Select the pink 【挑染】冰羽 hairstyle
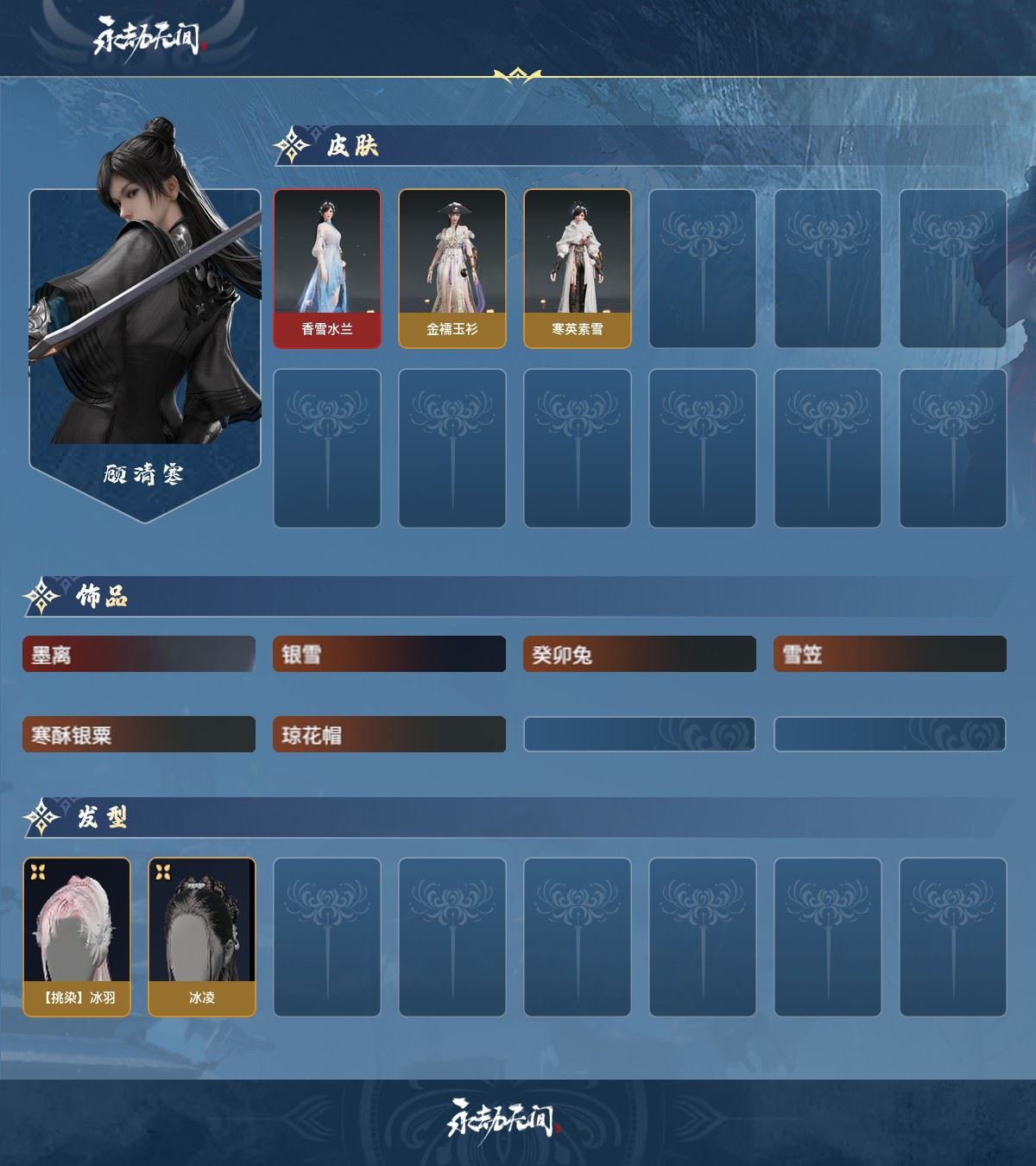The image size is (1036, 1166). (77, 936)
